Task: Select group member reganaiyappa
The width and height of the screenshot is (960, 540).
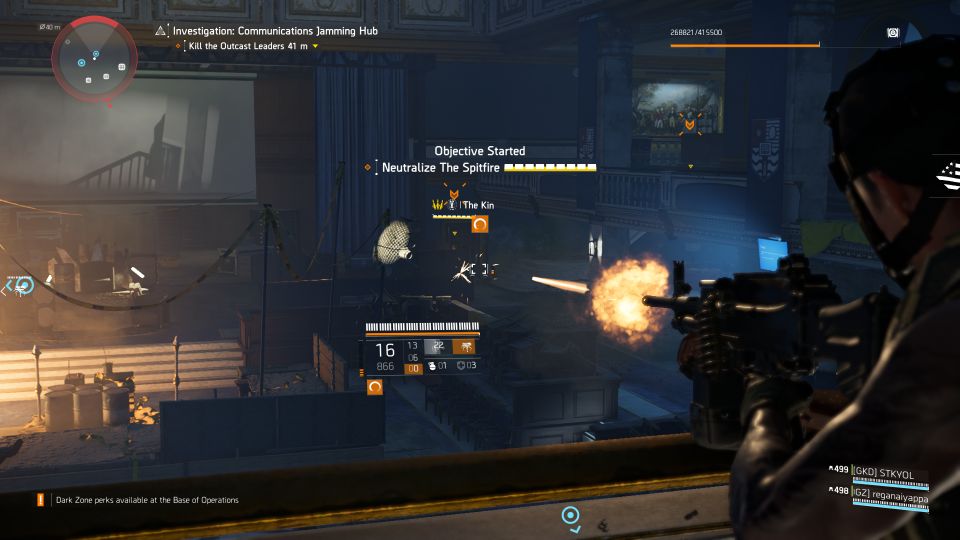Action: (890, 490)
